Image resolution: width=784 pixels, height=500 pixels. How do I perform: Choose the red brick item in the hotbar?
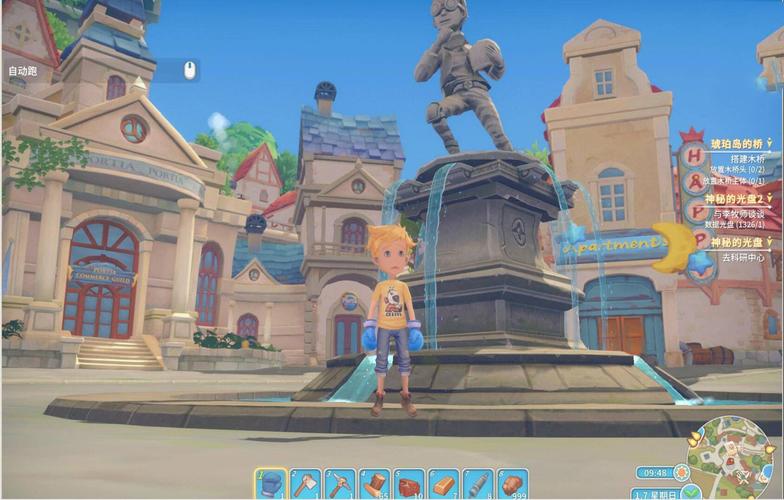click(x=409, y=484)
